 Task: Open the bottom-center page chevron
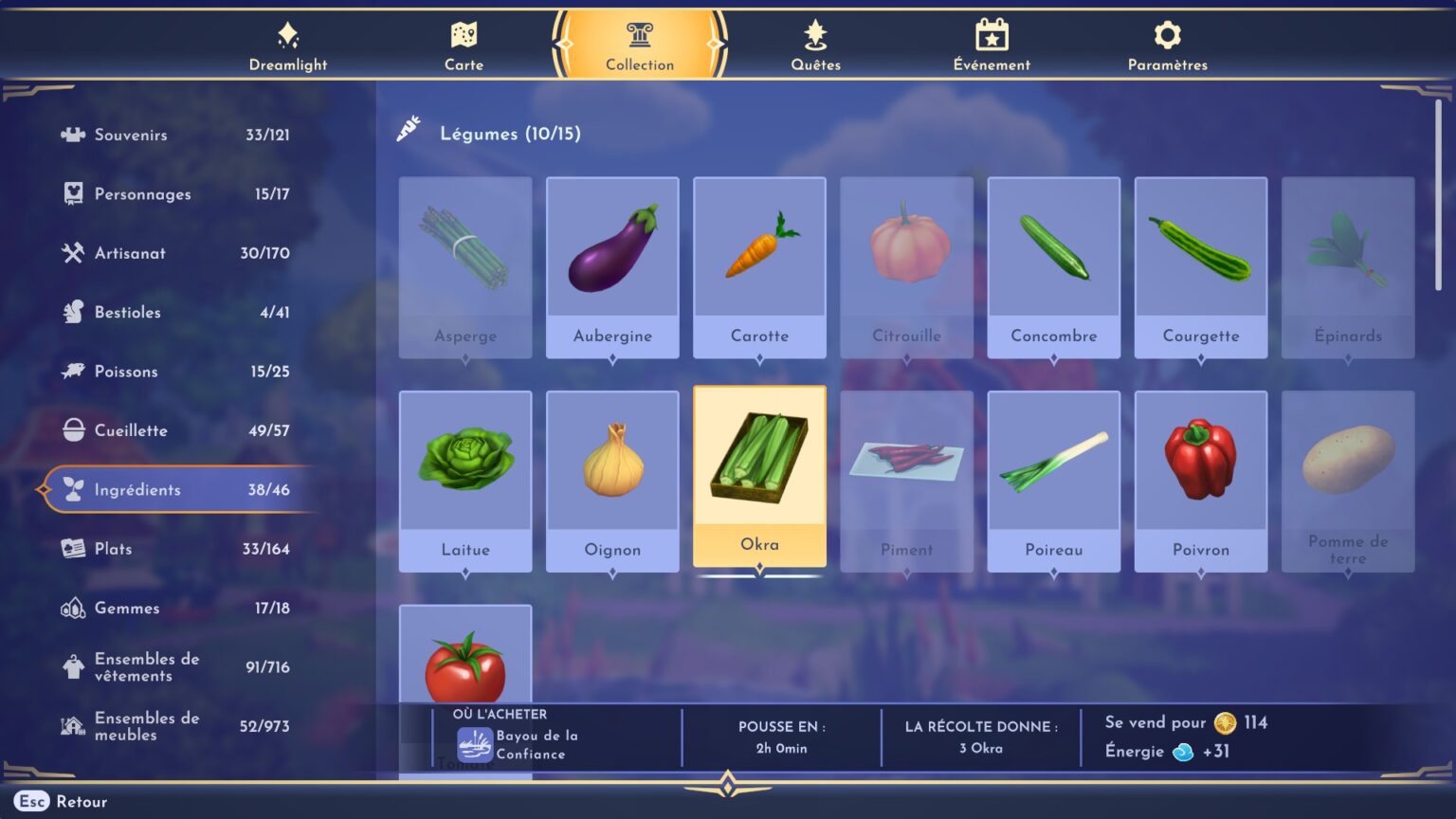click(727, 783)
